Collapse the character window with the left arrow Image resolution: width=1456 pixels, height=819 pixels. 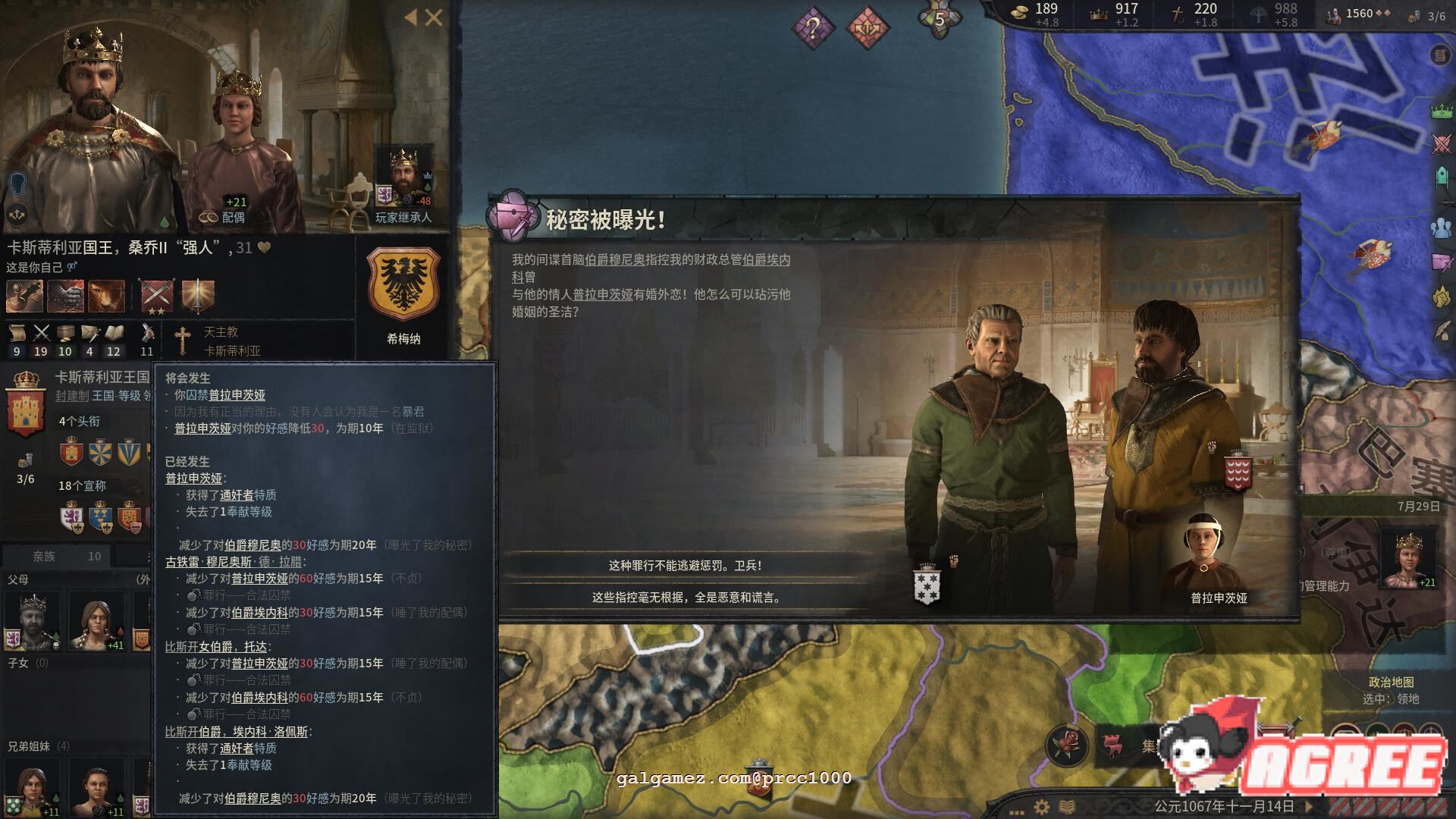point(409,17)
